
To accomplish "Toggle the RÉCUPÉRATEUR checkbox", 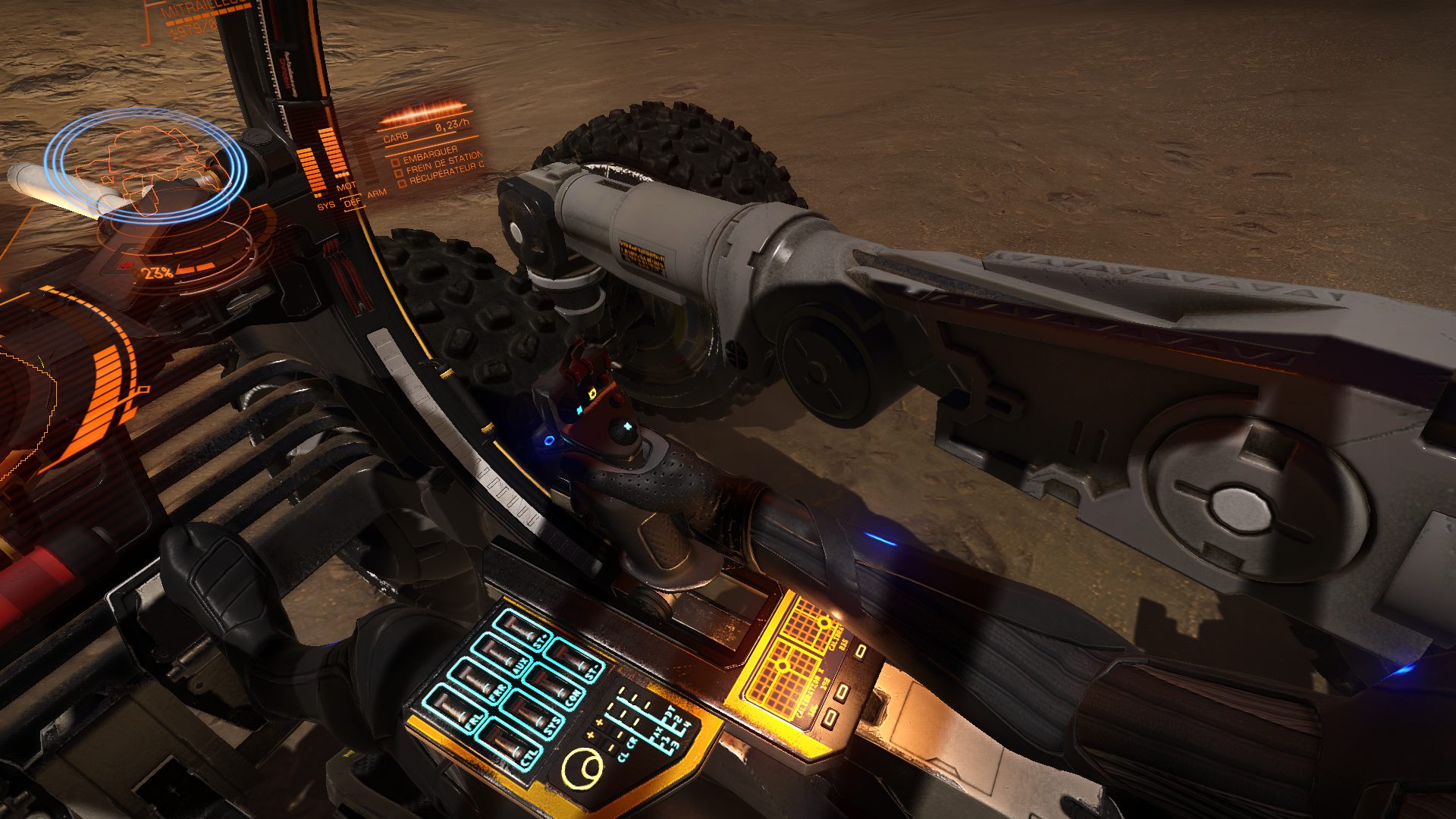I will 402,183.
